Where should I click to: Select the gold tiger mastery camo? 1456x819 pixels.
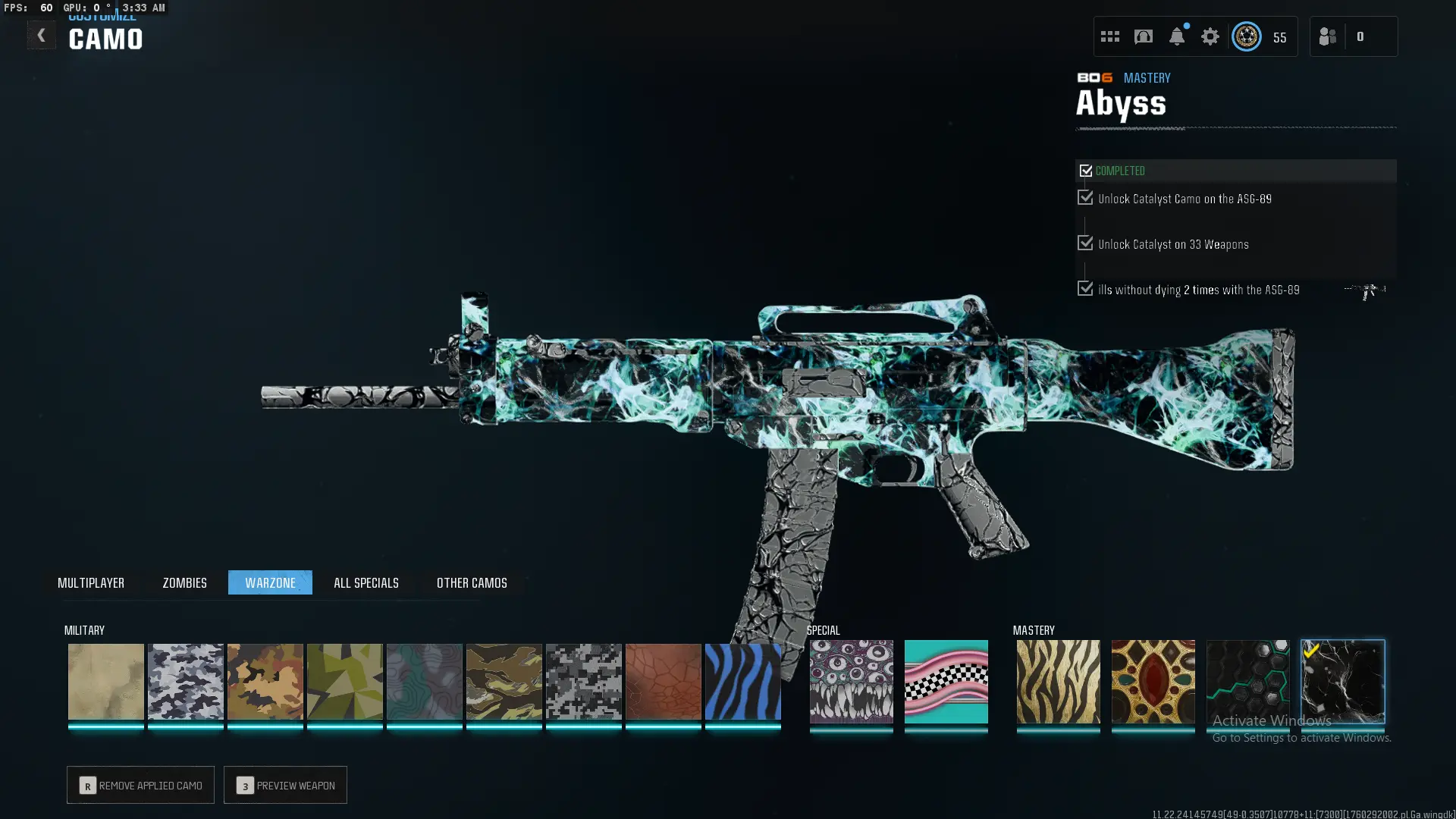click(1059, 681)
